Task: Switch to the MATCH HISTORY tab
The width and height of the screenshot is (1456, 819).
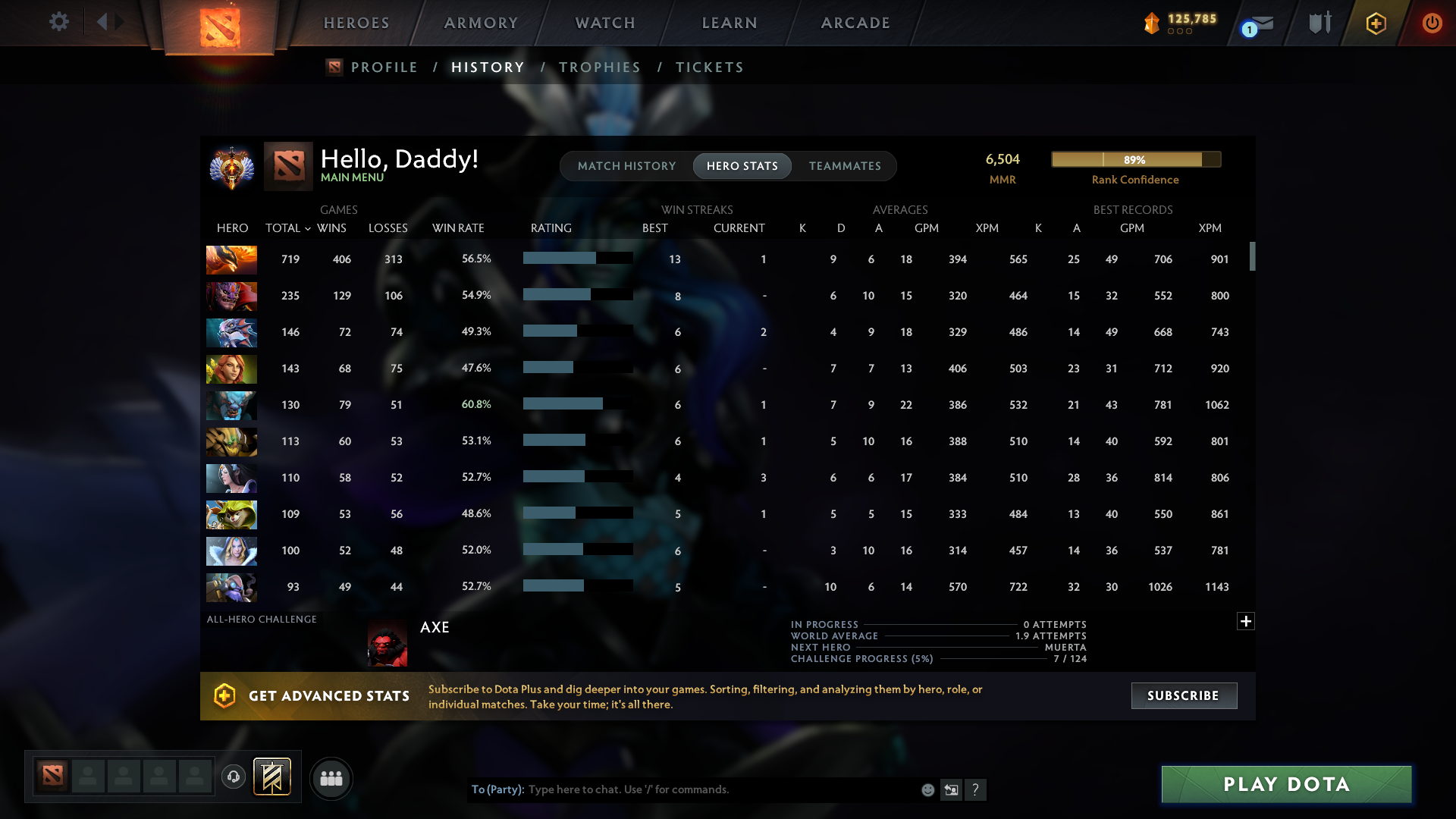Action: 626,165
